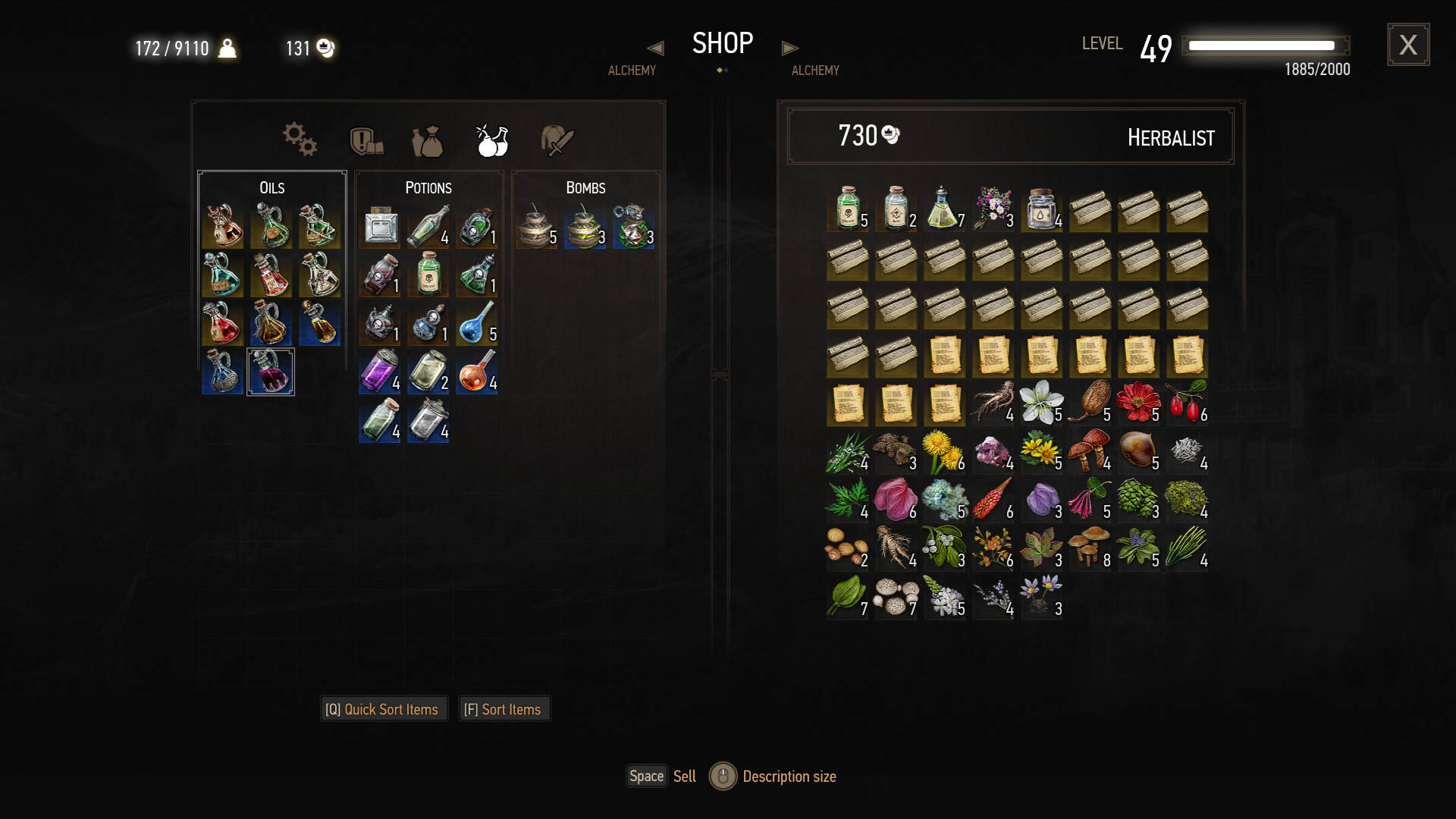Choose the herbalist's green skull bottle
Viewport: 1456px width, 819px height.
(847, 208)
